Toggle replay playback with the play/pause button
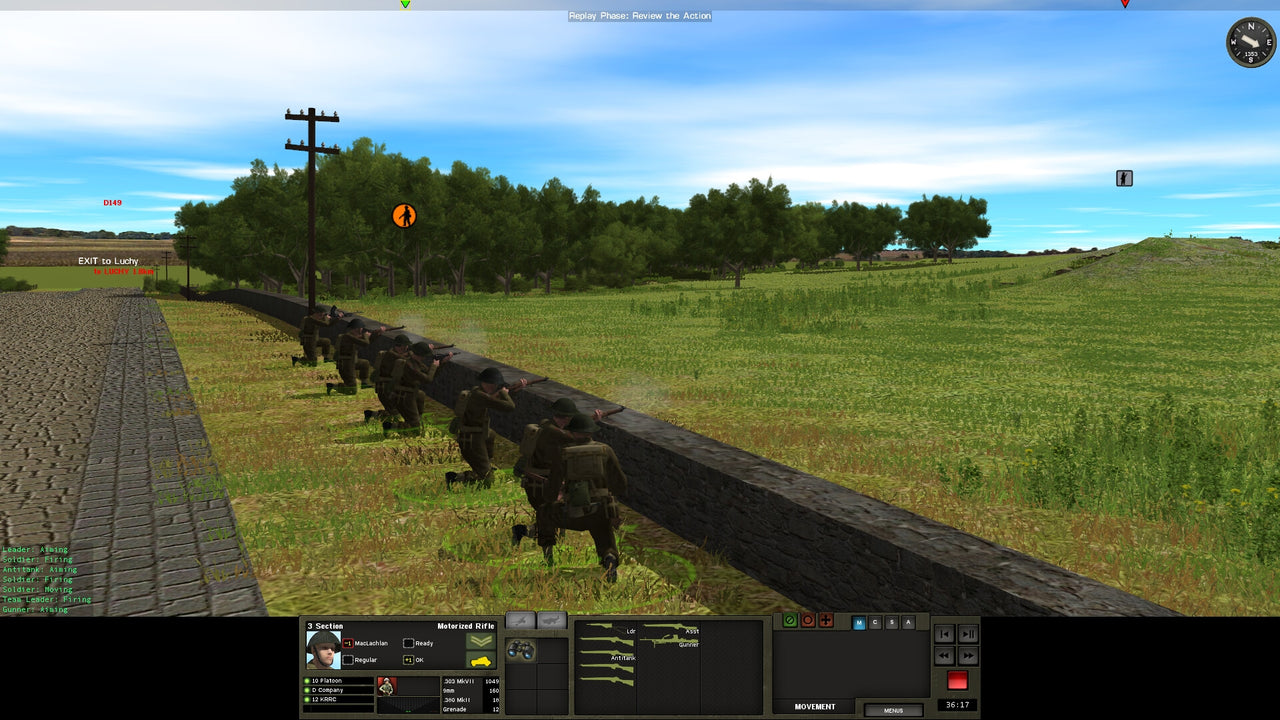 click(967, 634)
